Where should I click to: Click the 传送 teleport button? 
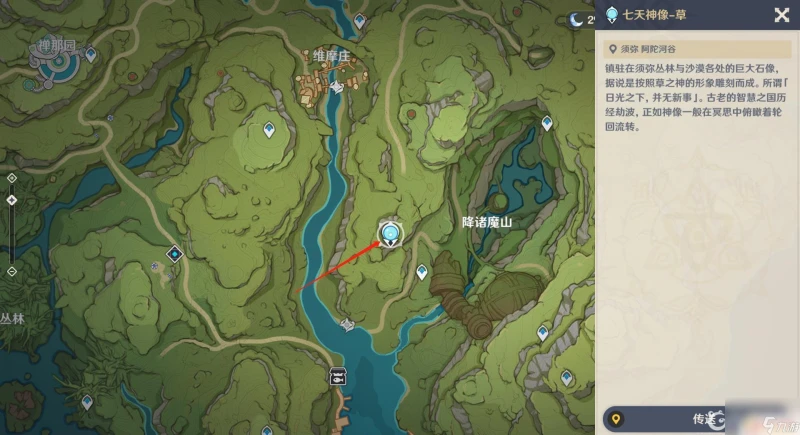coord(699,419)
